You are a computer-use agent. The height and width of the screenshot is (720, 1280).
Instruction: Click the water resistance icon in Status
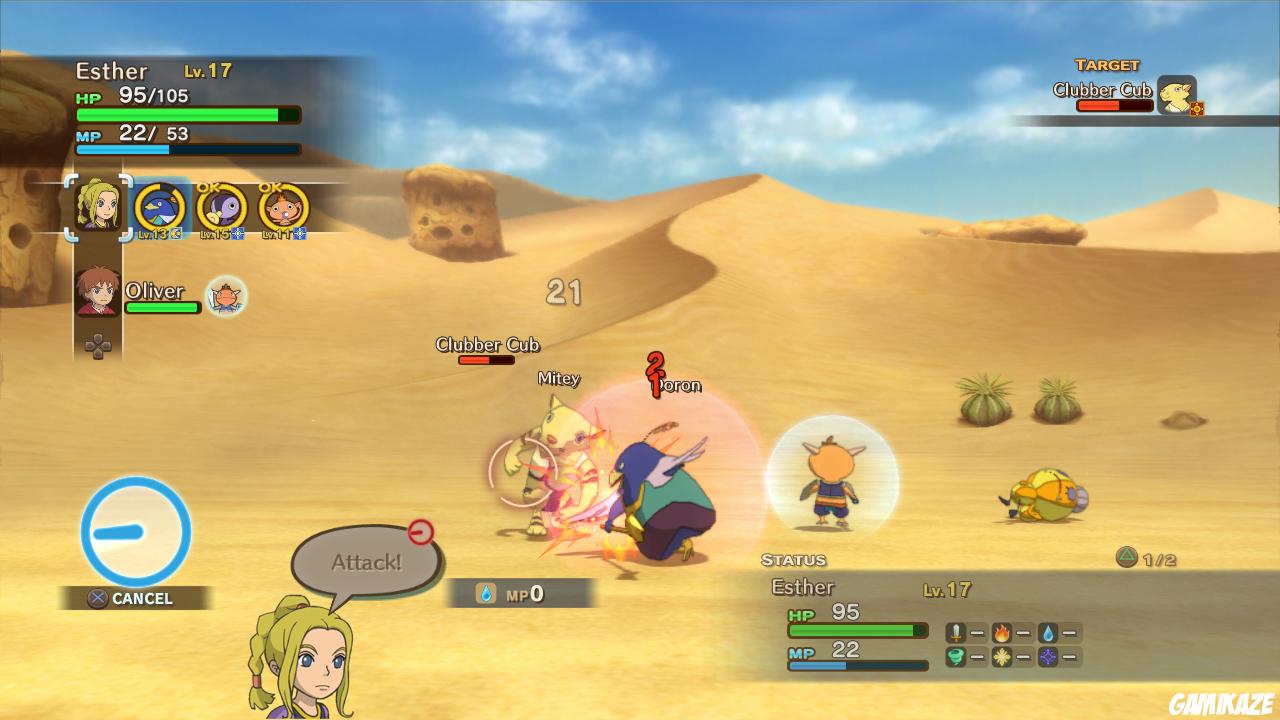(x=1046, y=631)
